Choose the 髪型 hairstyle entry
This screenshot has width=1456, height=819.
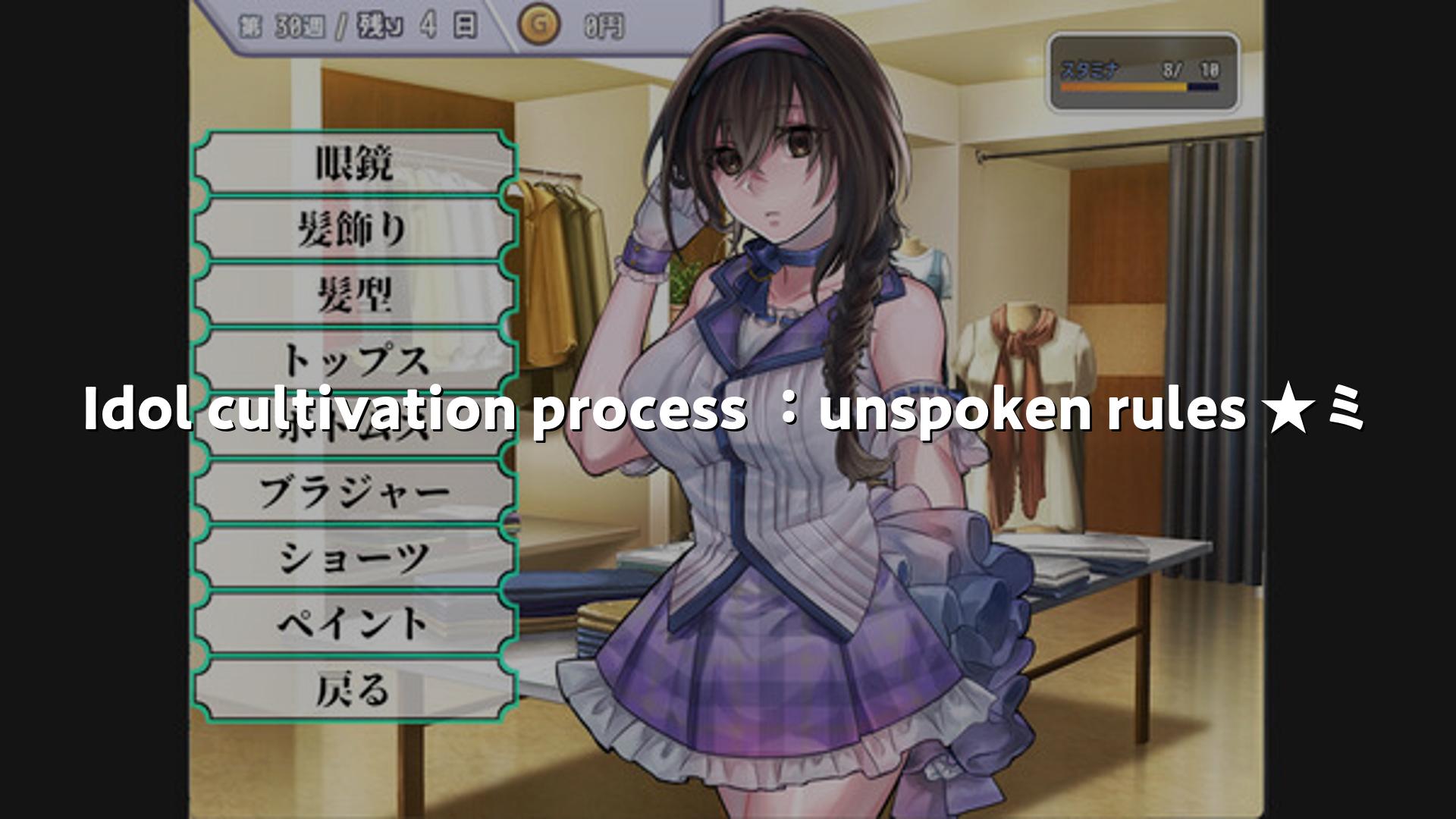click(x=354, y=295)
